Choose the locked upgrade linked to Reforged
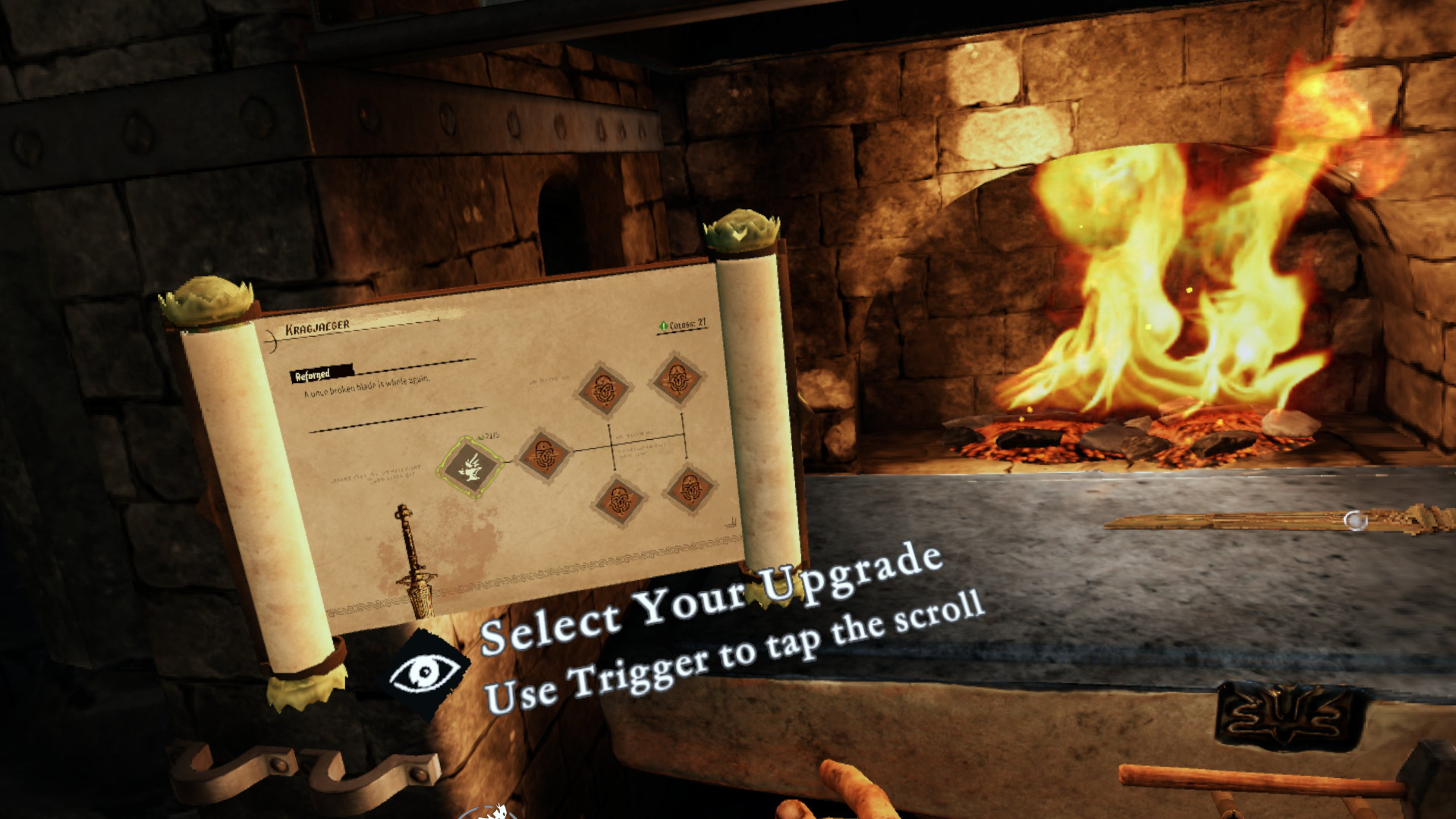Image resolution: width=1456 pixels, height=819 pixels. click(x=543, y=454)
